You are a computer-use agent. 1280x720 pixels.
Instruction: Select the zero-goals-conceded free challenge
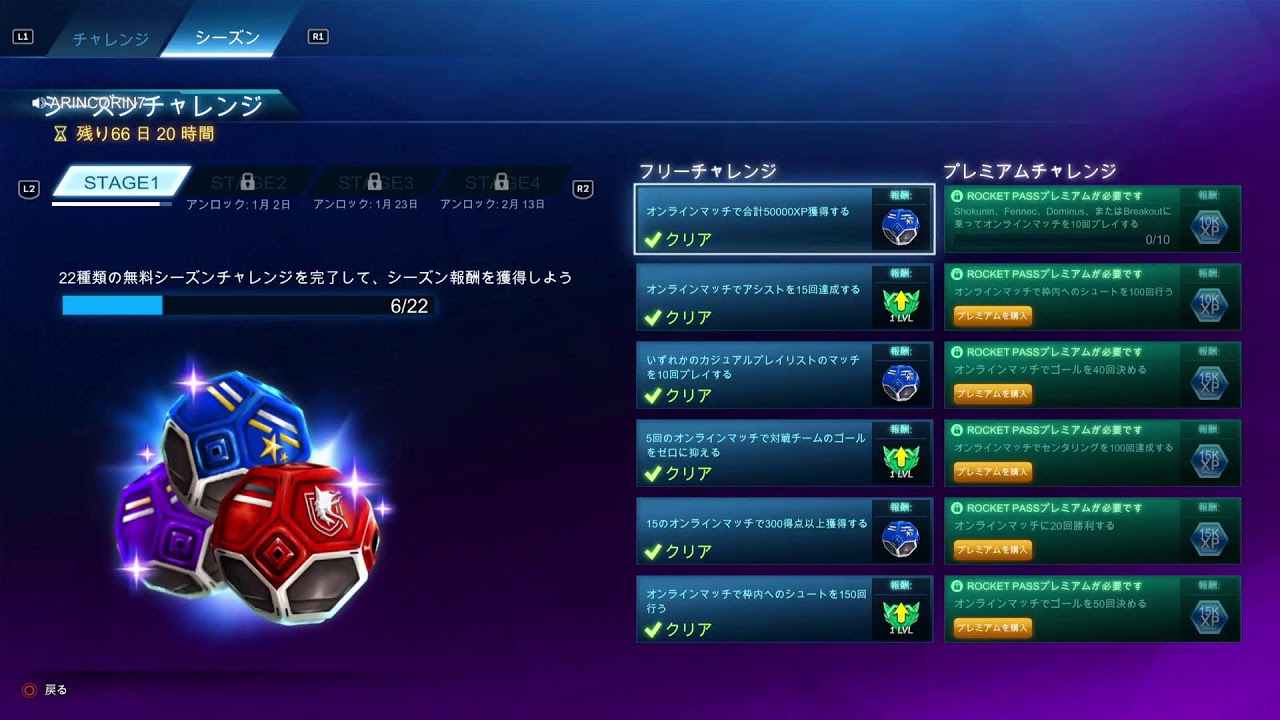point(784,453)
